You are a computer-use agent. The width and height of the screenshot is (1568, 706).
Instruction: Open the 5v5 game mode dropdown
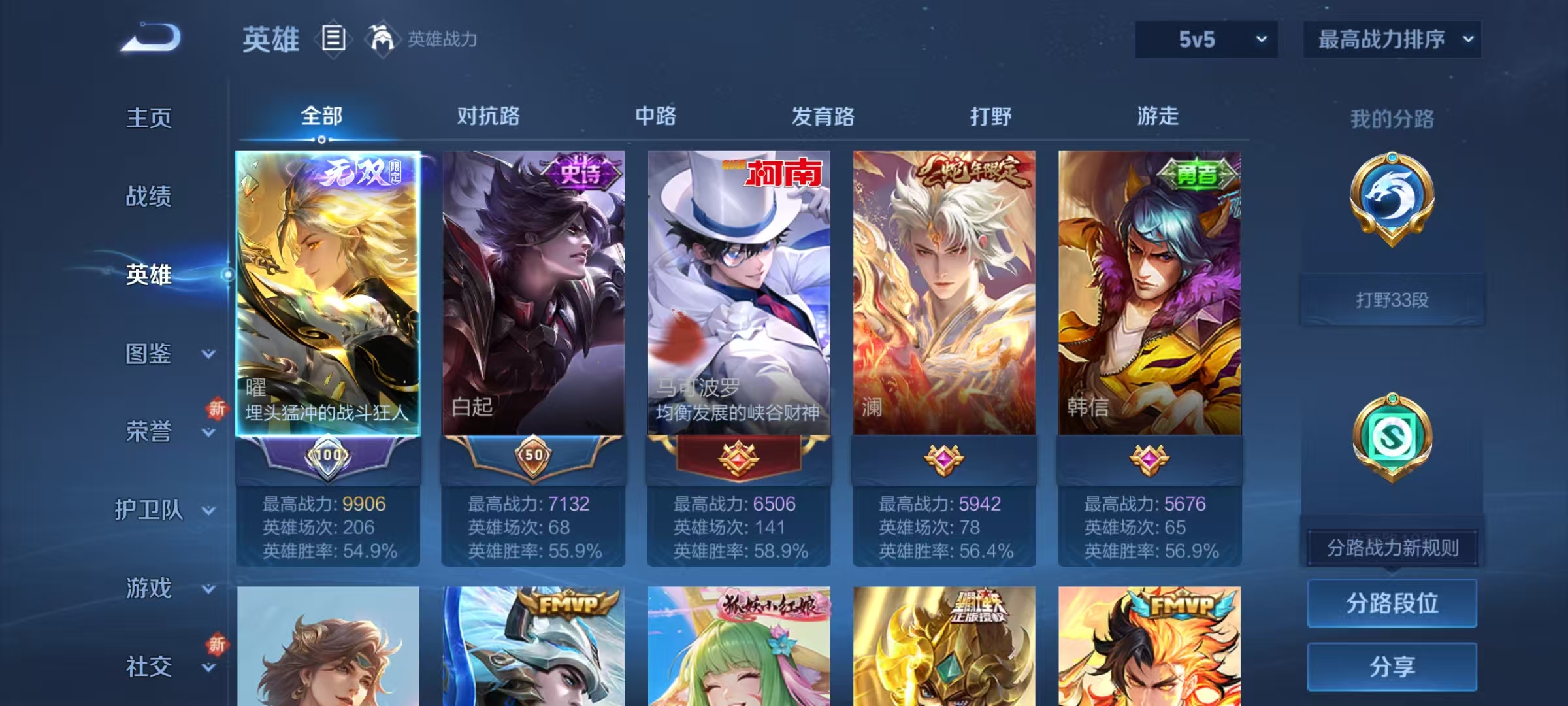(1205, 39)
